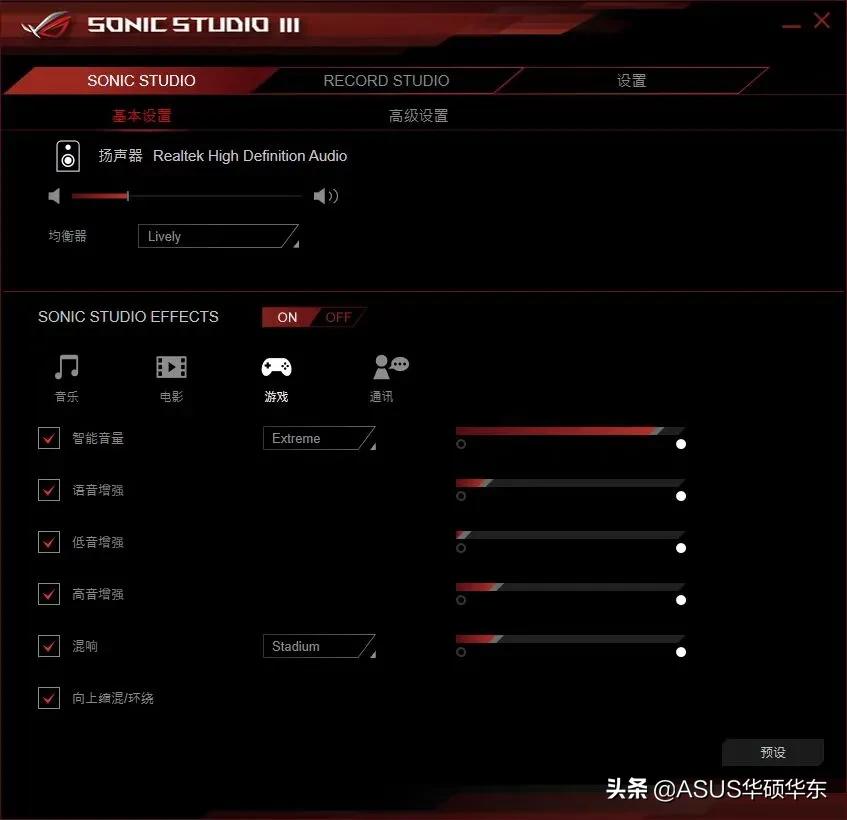Image resolution: width=847 pixels, height=820 pixels.
Task: Toggle the 语音增强 checkbox
Action: [49, 490]
